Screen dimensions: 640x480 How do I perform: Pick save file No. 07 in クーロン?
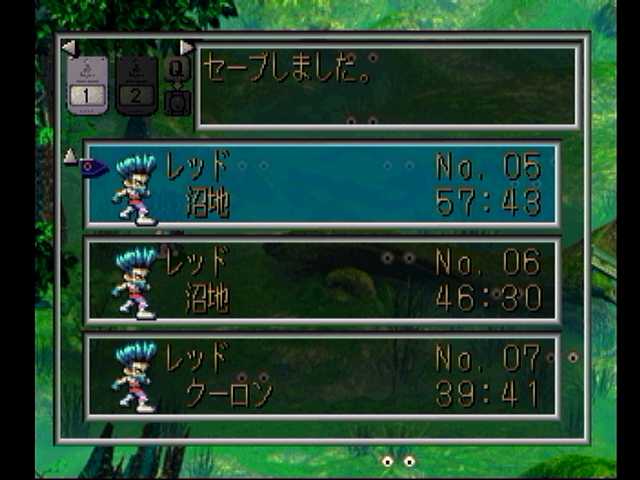point(322,376)
